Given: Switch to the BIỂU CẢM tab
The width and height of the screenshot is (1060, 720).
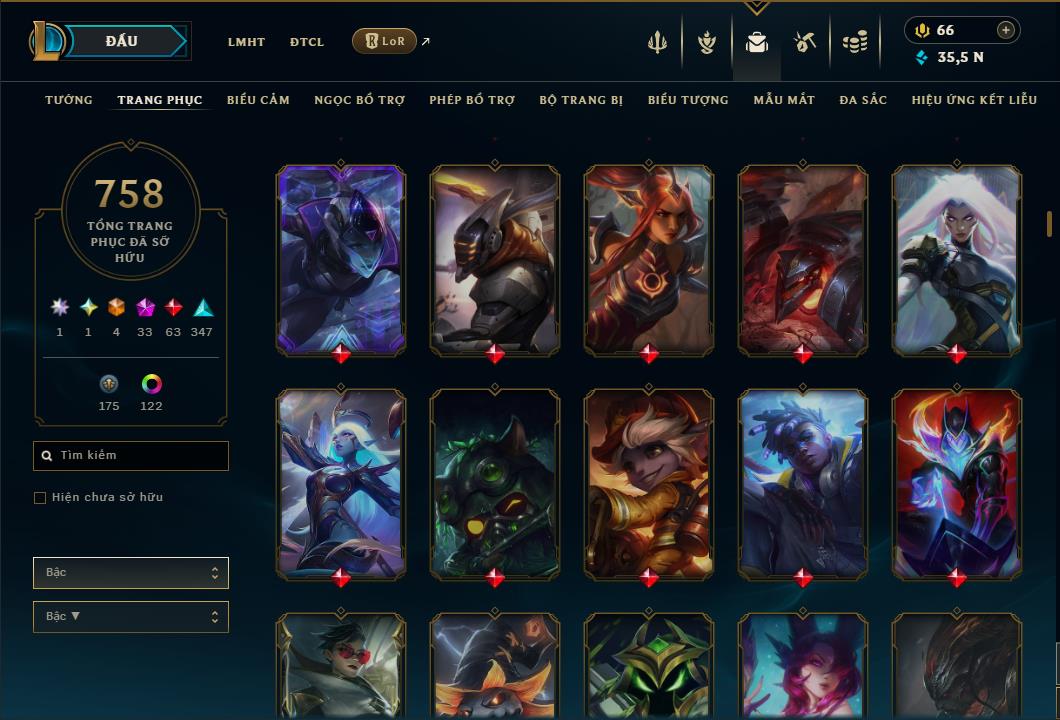Looking at the screenshot, I should 258,100.
